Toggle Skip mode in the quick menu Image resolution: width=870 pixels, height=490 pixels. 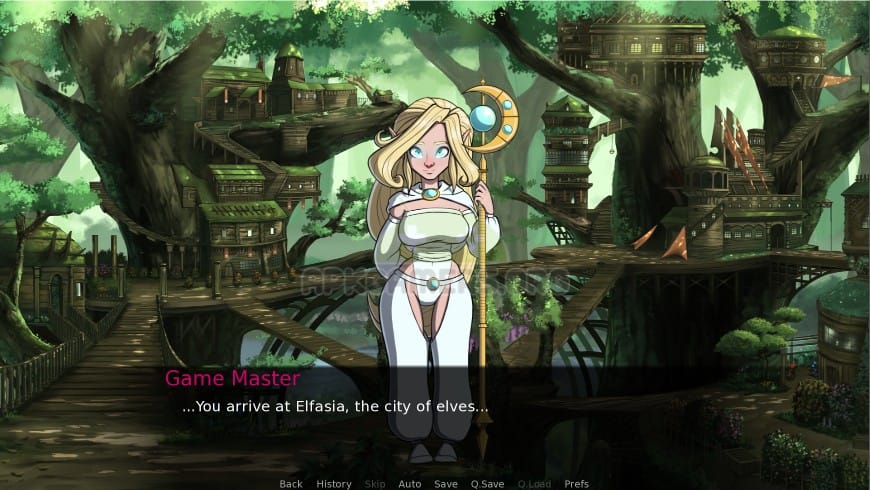[x=374, y=484]
